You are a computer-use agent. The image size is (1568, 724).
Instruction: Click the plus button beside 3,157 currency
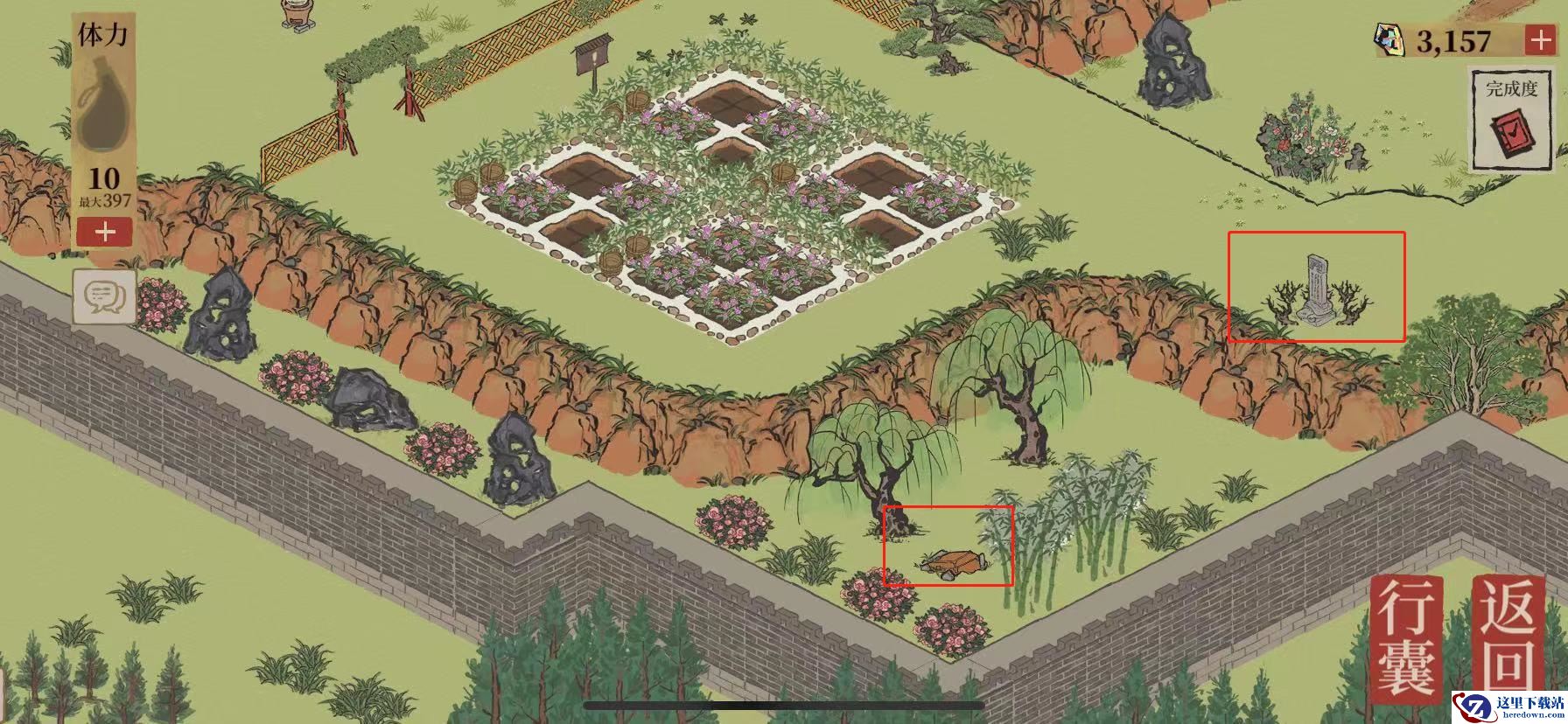pyautogui.click(x=1539, y=40)
